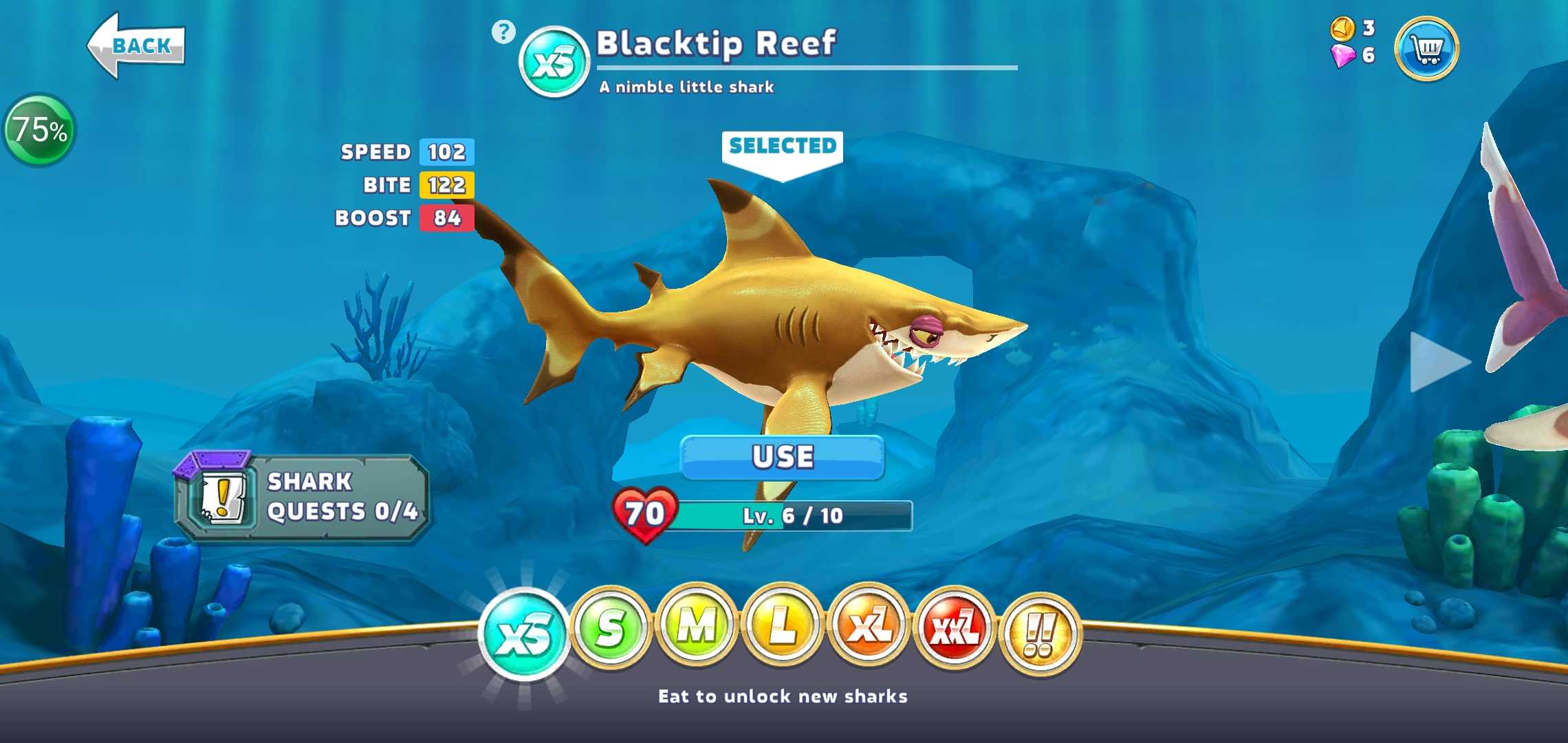
Task: Select the L shark size category
Action: click(783, 627)
